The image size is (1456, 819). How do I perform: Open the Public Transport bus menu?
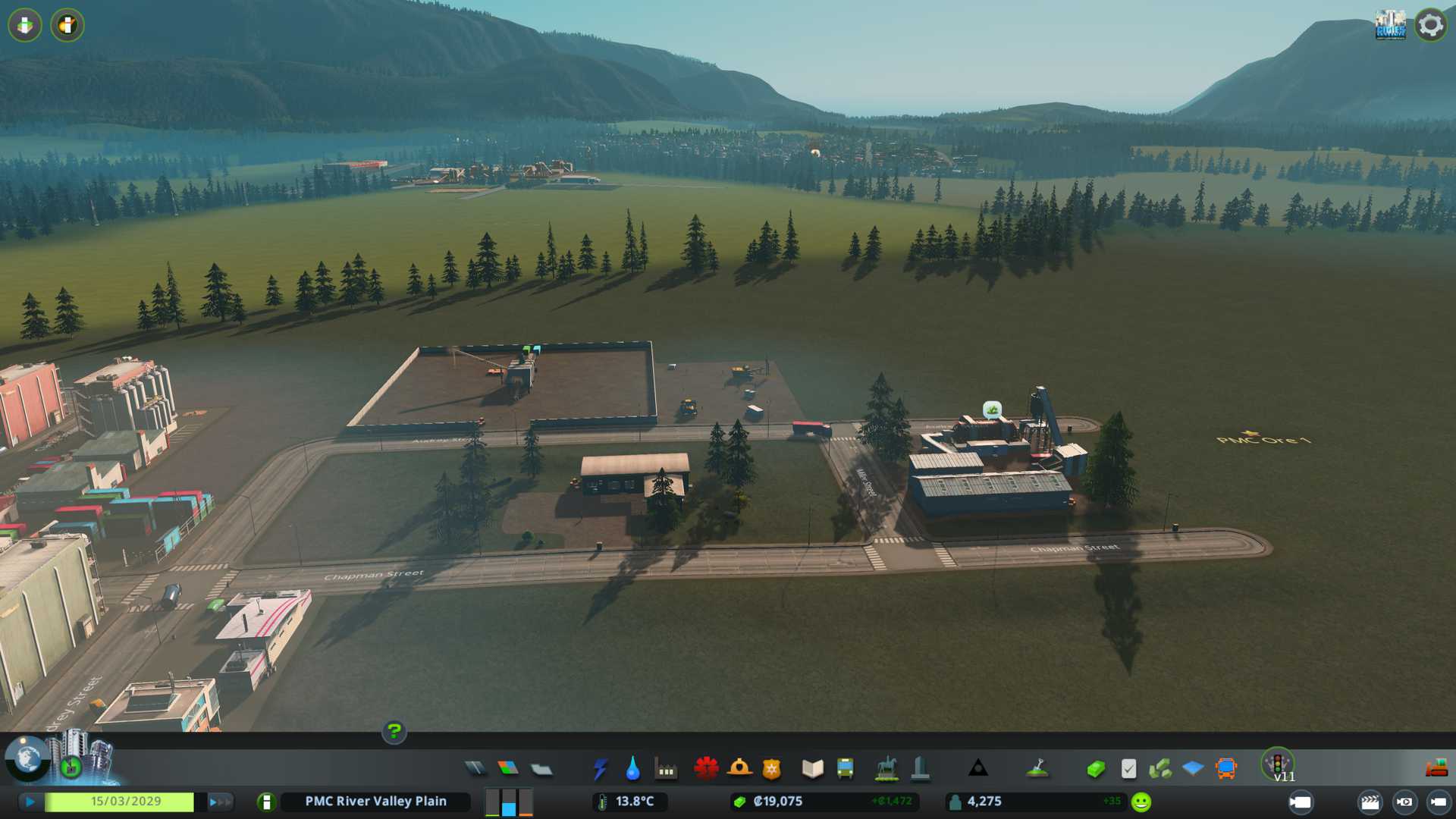845,769
